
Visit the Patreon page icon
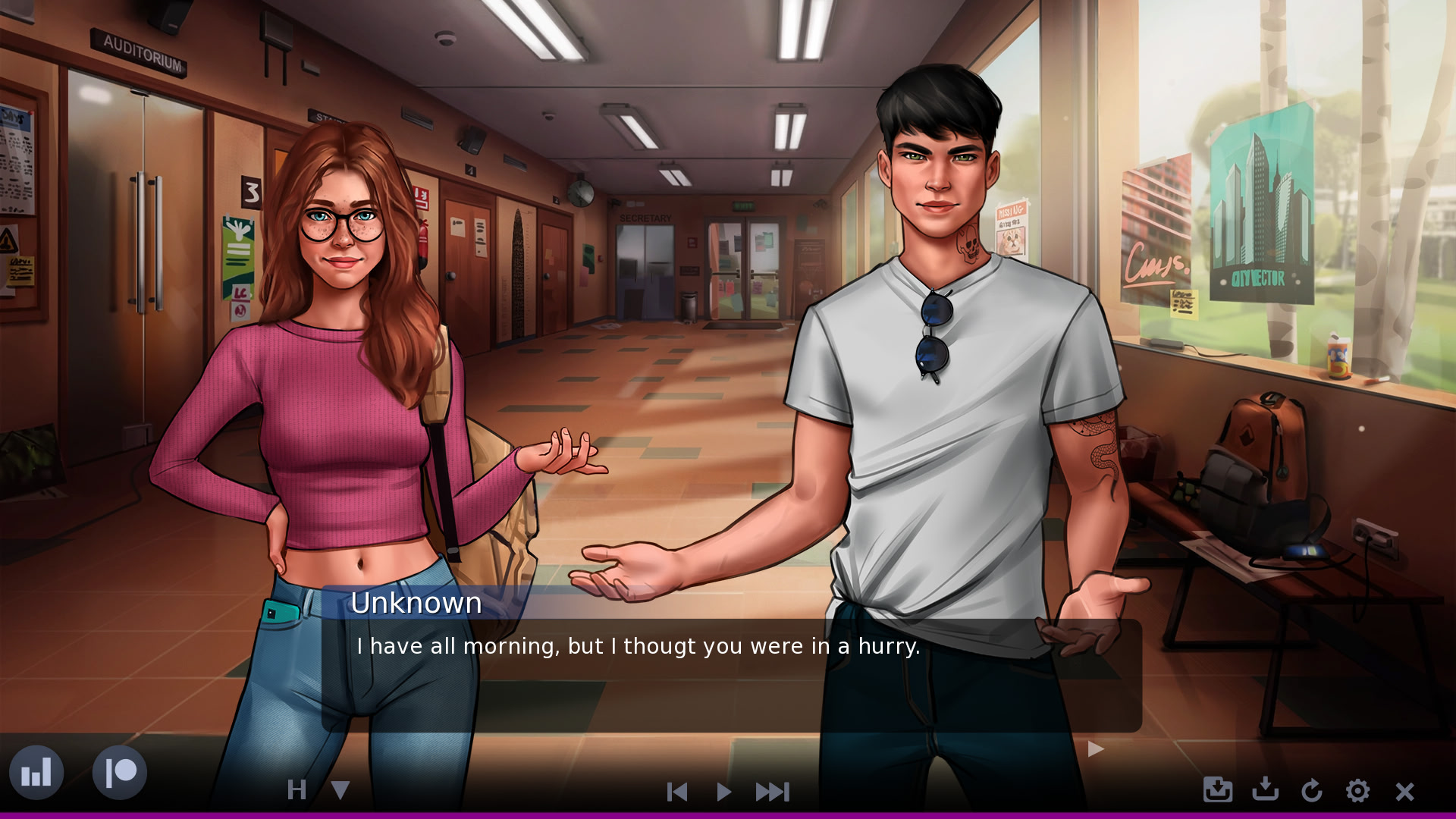pyautogui.click(x=118, y=772)
